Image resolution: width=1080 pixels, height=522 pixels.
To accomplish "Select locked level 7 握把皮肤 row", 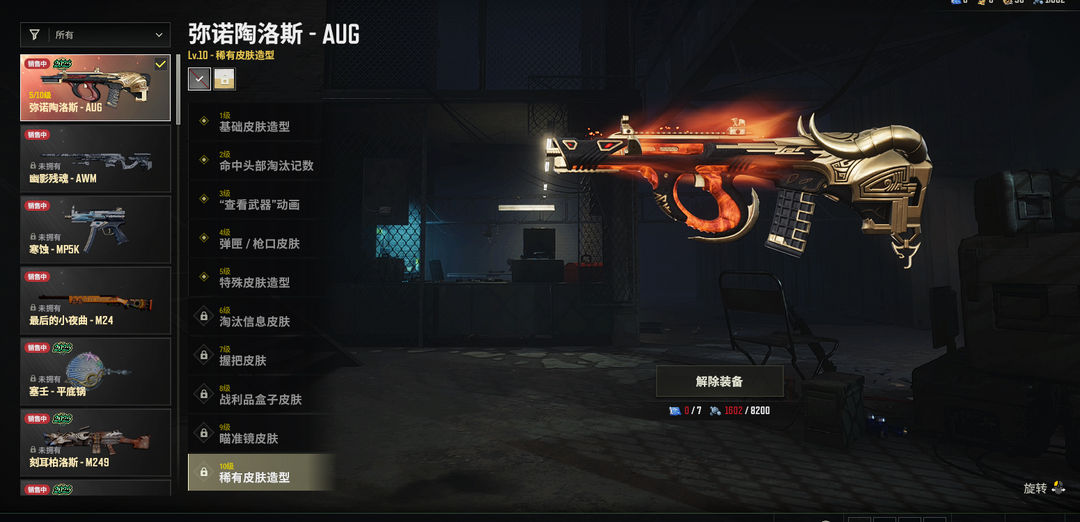I will [260, 357].
